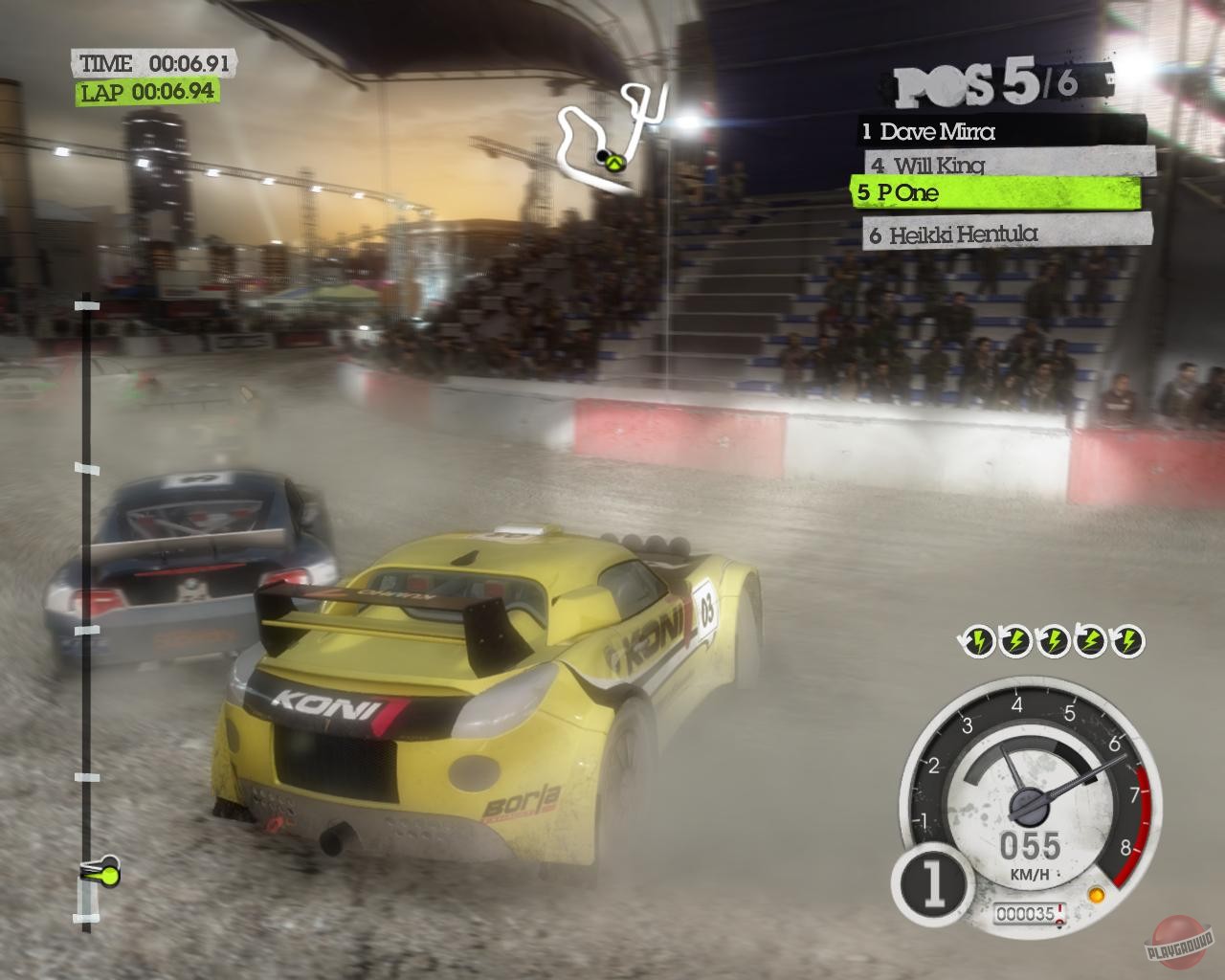Click the green Xbox marker on minimap
Viewport: 1225px width, 980px height.
coord(615,163)
